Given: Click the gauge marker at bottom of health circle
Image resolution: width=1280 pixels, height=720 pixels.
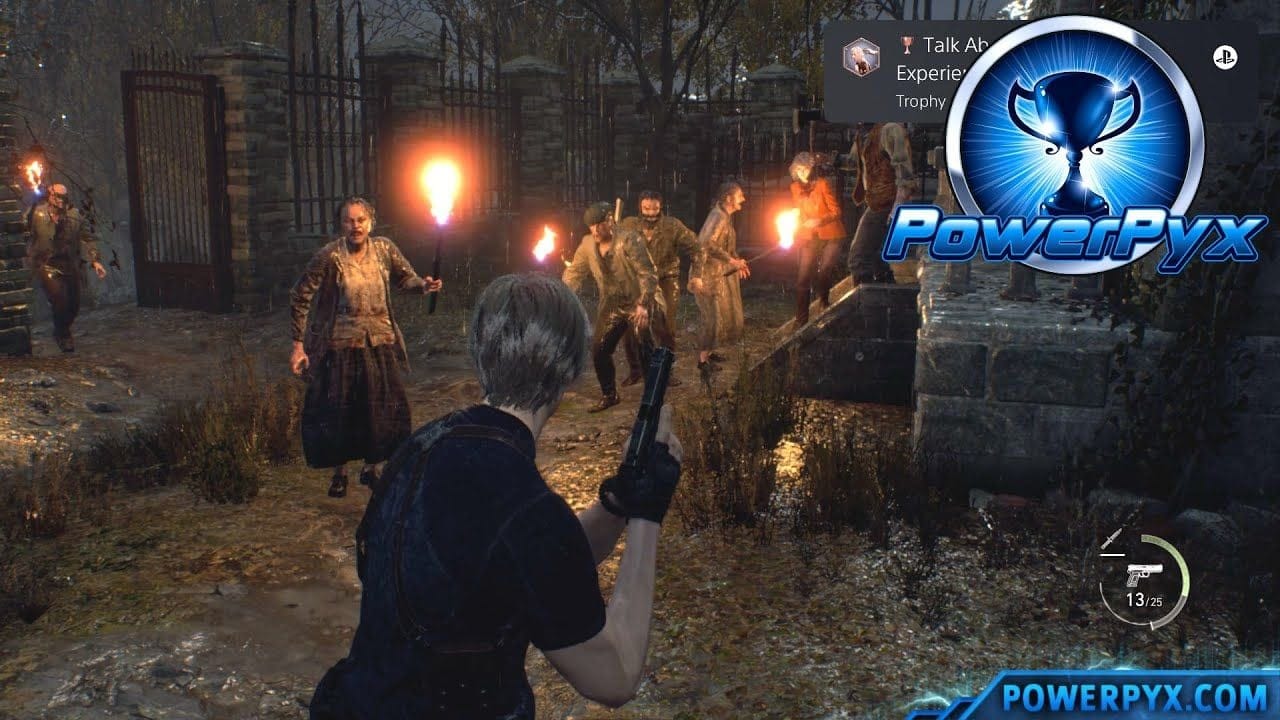Looking at the screenshot, I should click(x=1152, y=625).
